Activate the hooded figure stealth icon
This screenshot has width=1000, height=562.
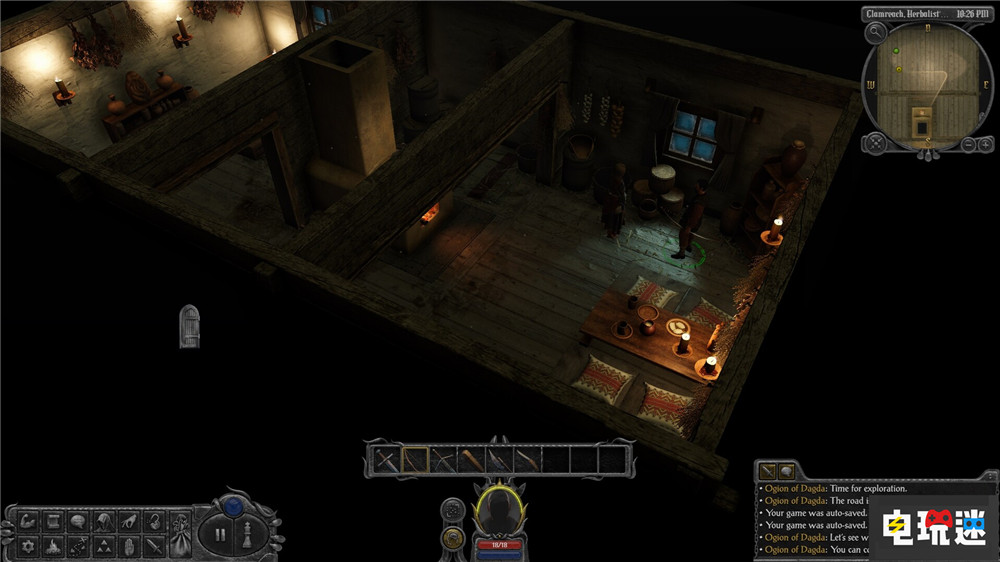point(102,521)
